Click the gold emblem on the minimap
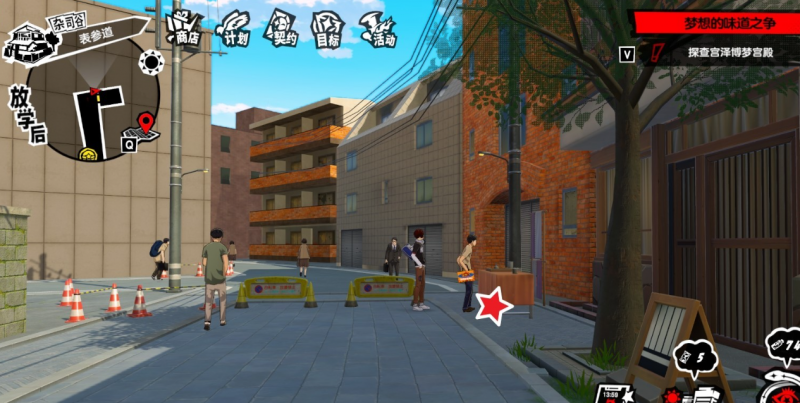 coord(92,153)
